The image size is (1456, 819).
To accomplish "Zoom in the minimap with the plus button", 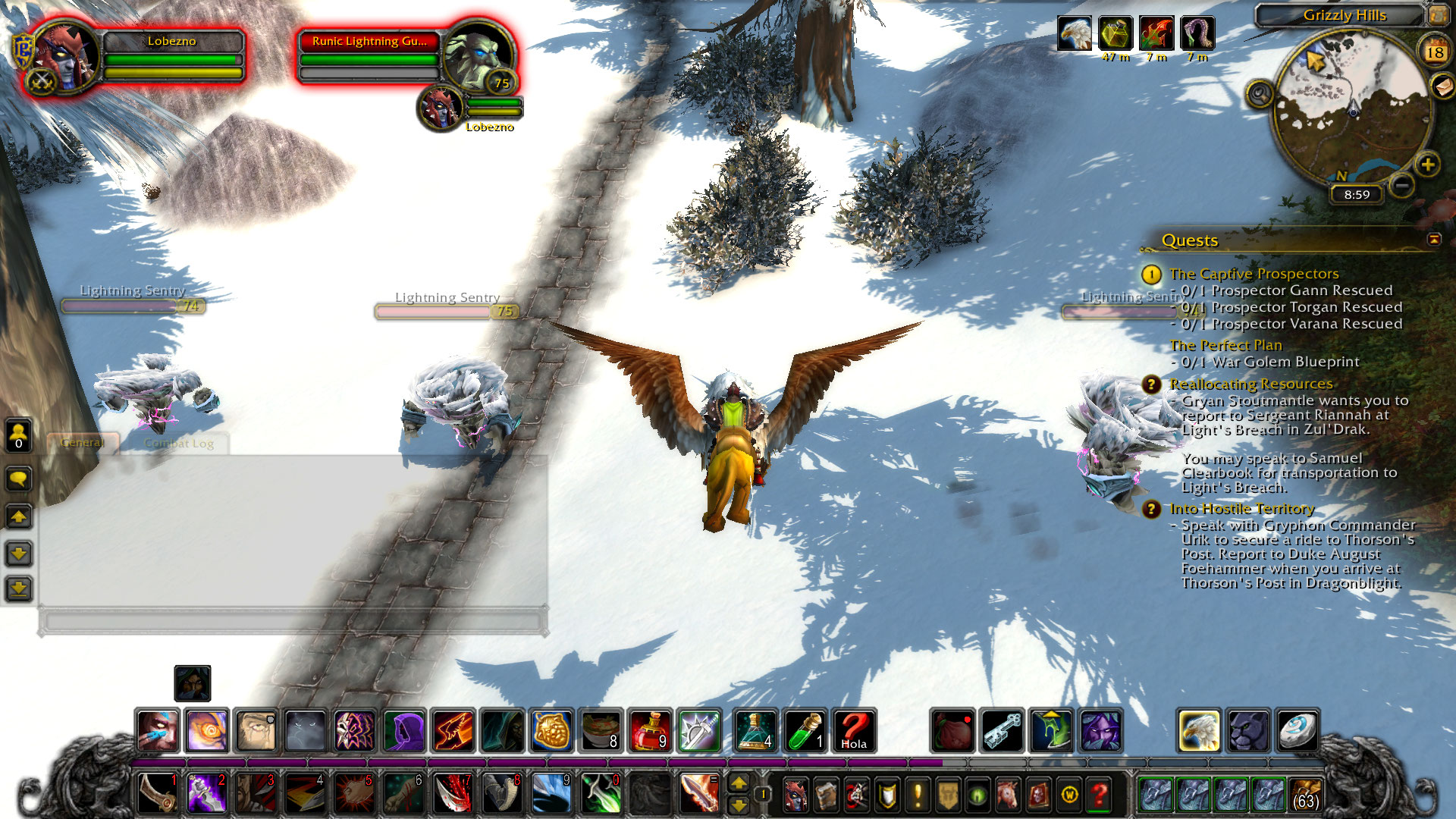I will (1428, 165).
